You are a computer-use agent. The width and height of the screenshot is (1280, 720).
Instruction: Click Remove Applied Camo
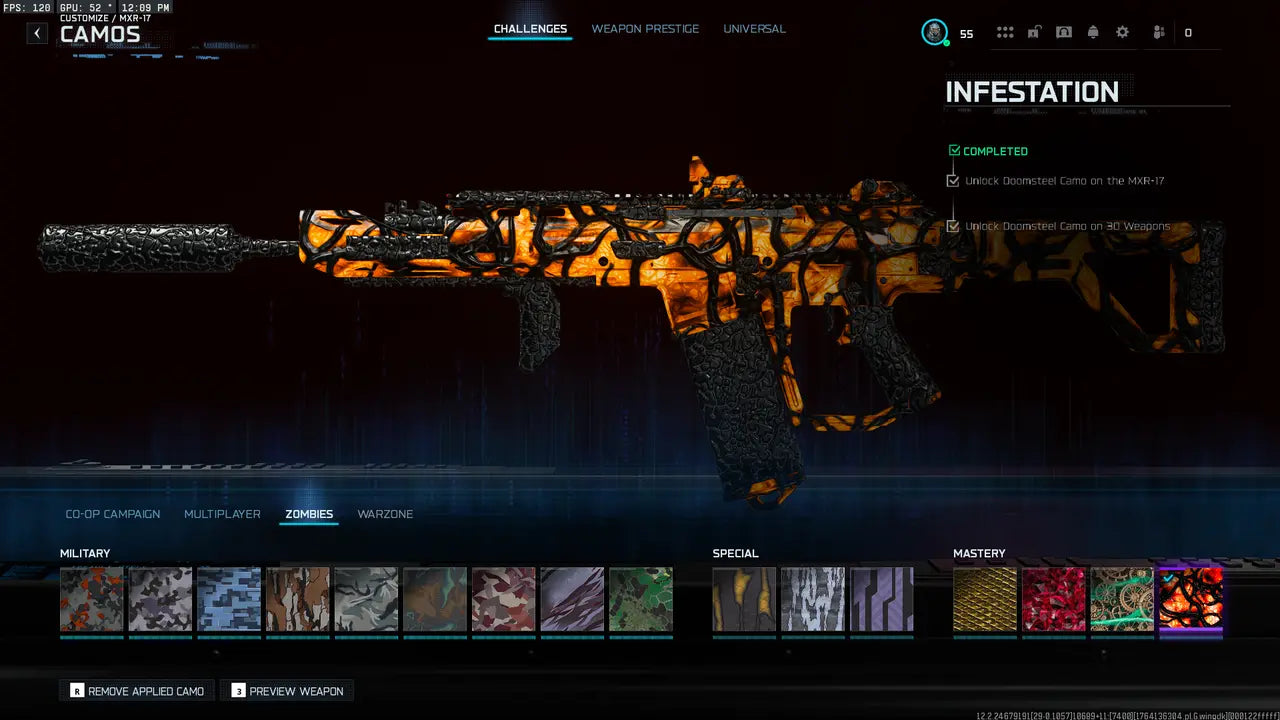click(137, 691)
